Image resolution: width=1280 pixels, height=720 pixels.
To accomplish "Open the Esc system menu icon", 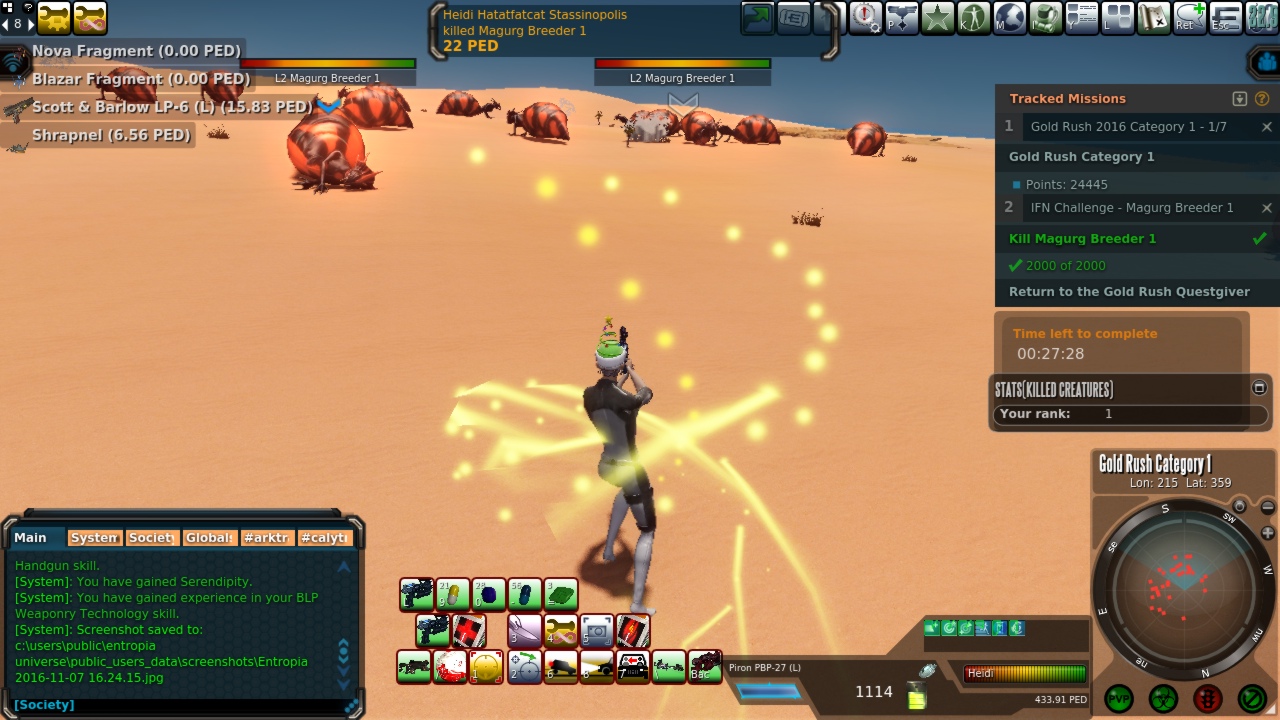I will tap(1225, 17).
